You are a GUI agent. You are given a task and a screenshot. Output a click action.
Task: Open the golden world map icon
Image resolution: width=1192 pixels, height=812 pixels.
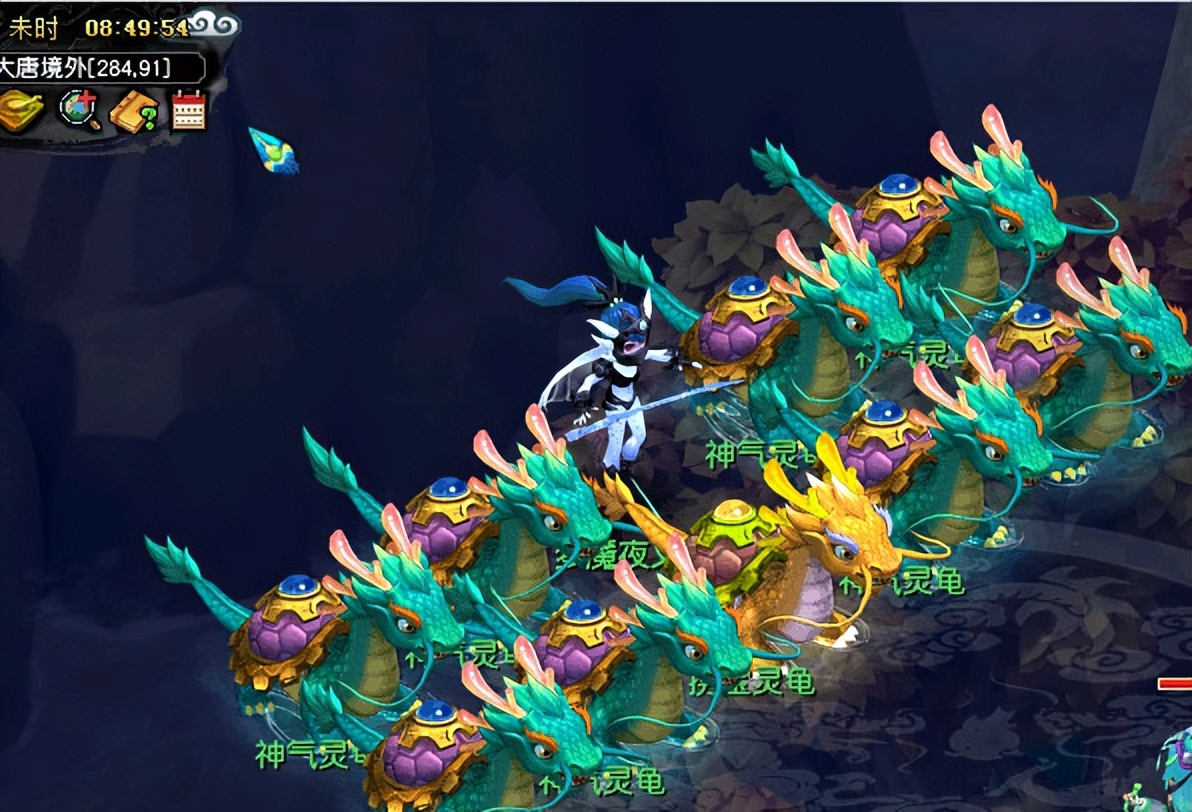pos(22,110)
